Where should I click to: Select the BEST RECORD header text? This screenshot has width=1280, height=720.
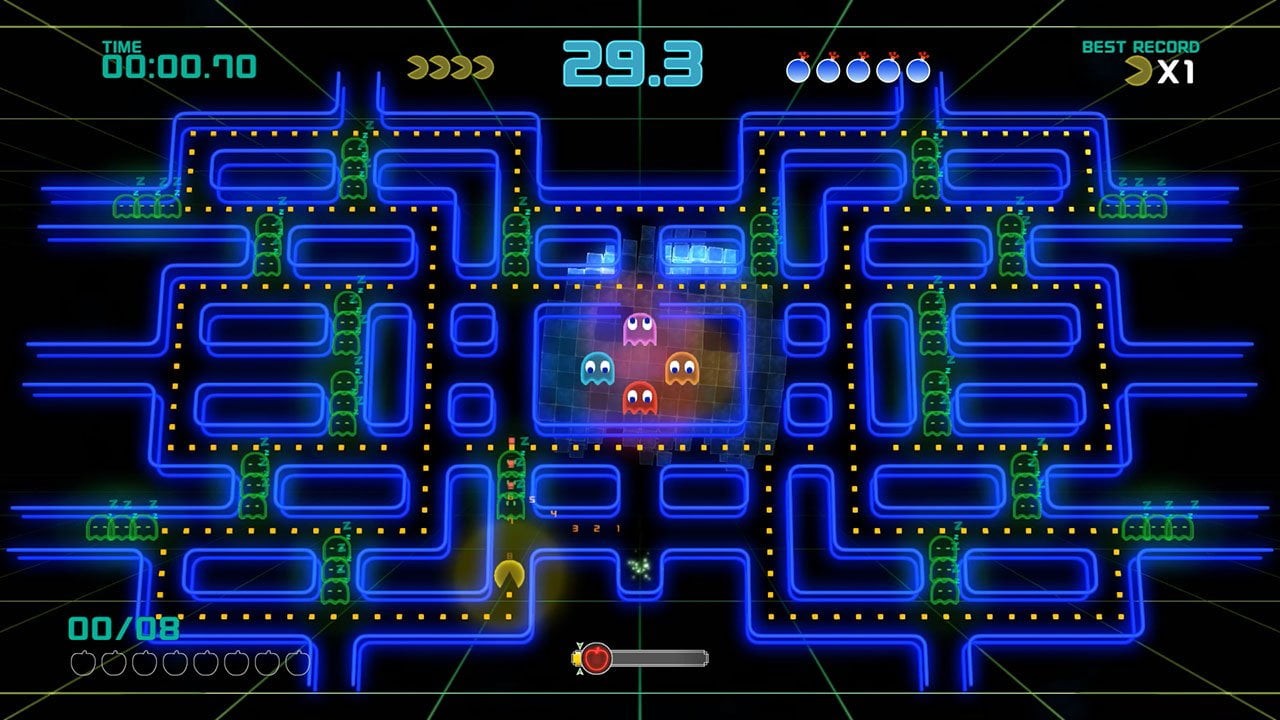[1143, 44]
